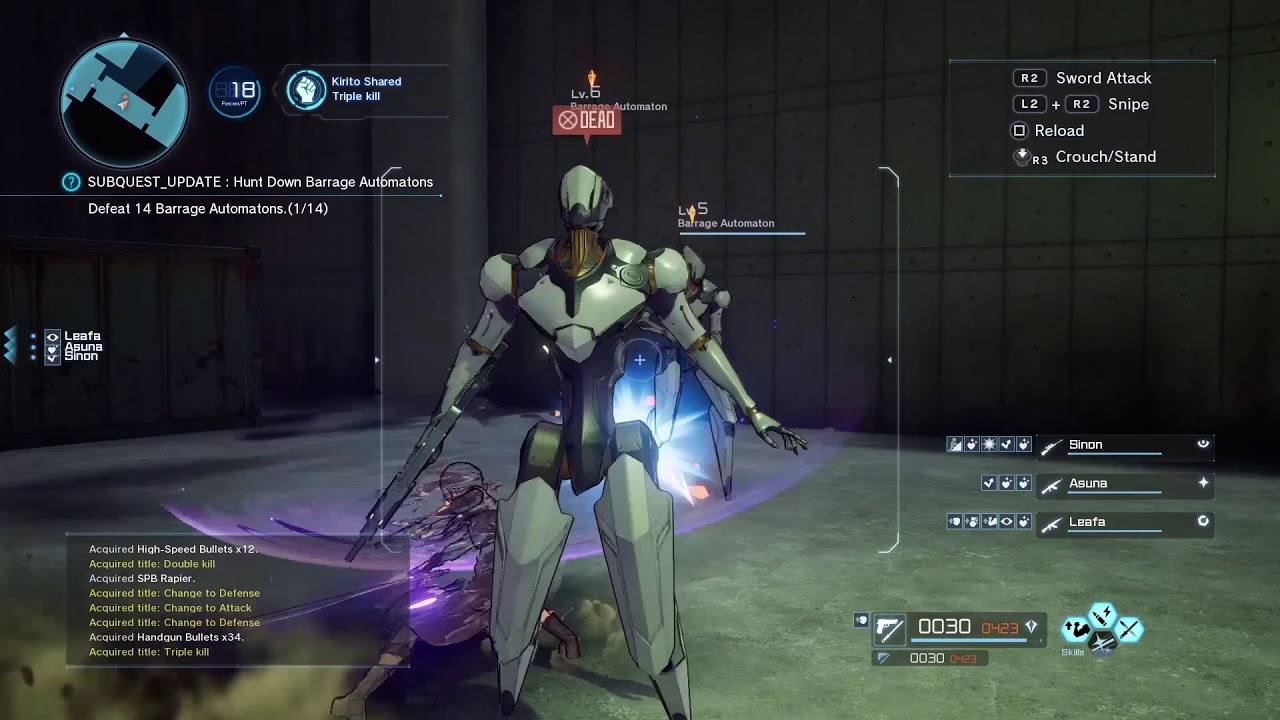The width and height of the screenshot is (1280, 720).
Task: Open the diamond arrow beside the 0030 ammo count
Action: [1032, 626]
